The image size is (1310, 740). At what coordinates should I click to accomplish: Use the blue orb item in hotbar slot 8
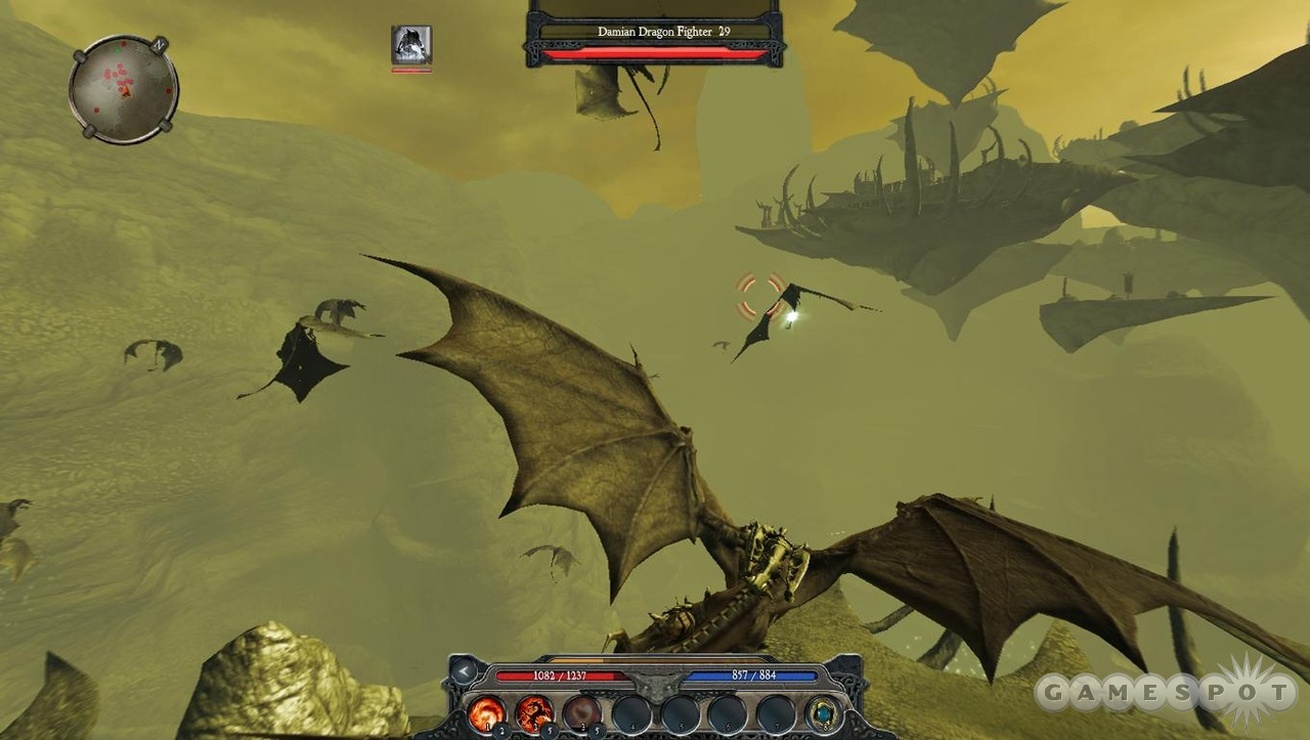point(824,710)
